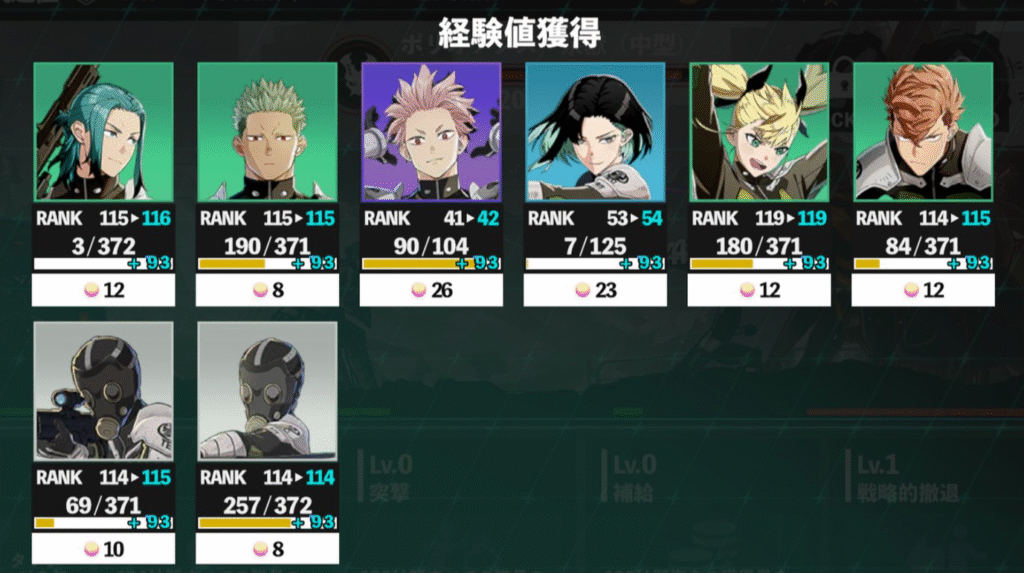Choose the gas-masked sniper with rifle portrait
This screenshot has height=573, width=1024.
(103, 391)
